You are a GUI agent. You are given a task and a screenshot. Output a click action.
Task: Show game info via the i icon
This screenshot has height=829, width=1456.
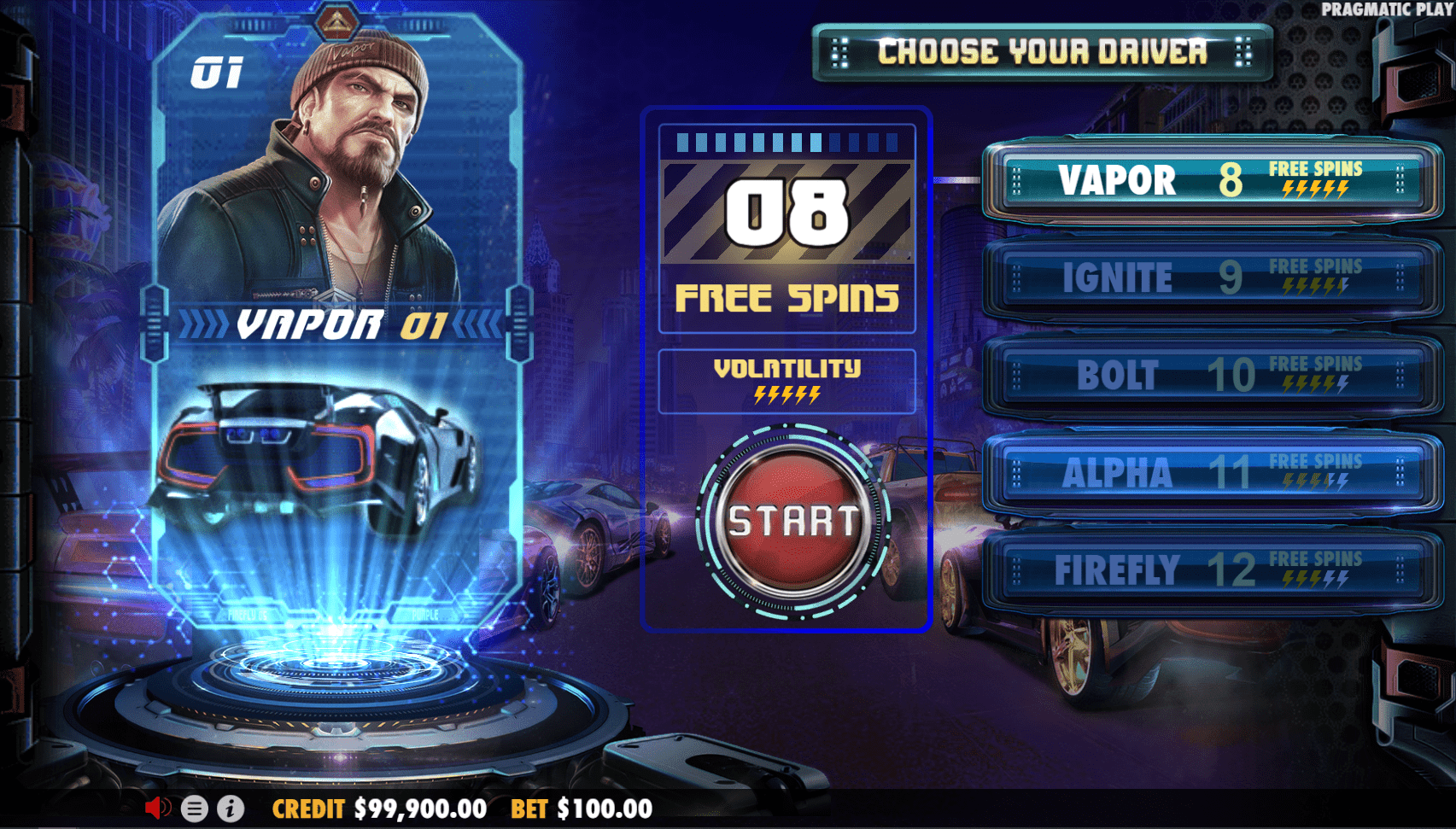pos(231,809)
